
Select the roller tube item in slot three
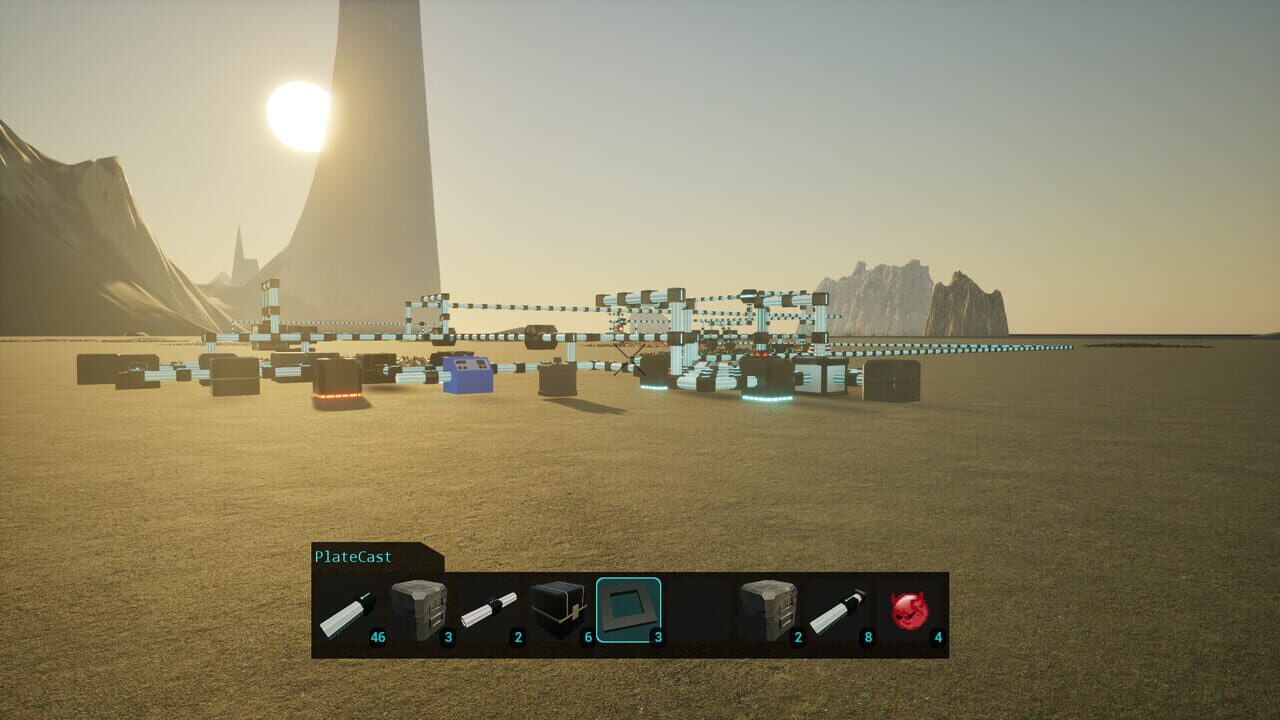click(x=490, y=608)
